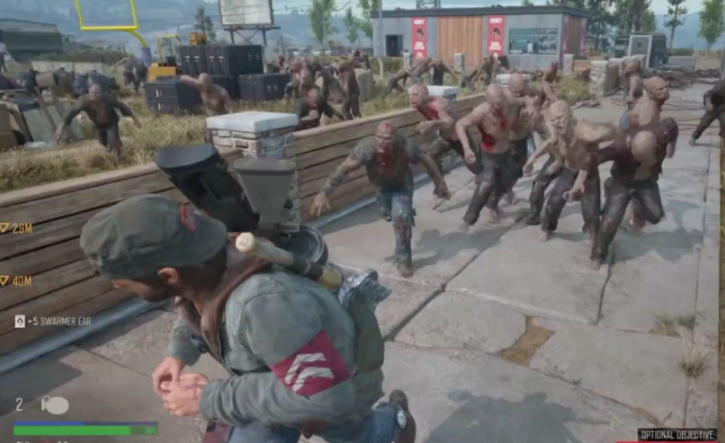
Task: Select the equipped grenade throwable icon
Action: [x=54, y=405]
